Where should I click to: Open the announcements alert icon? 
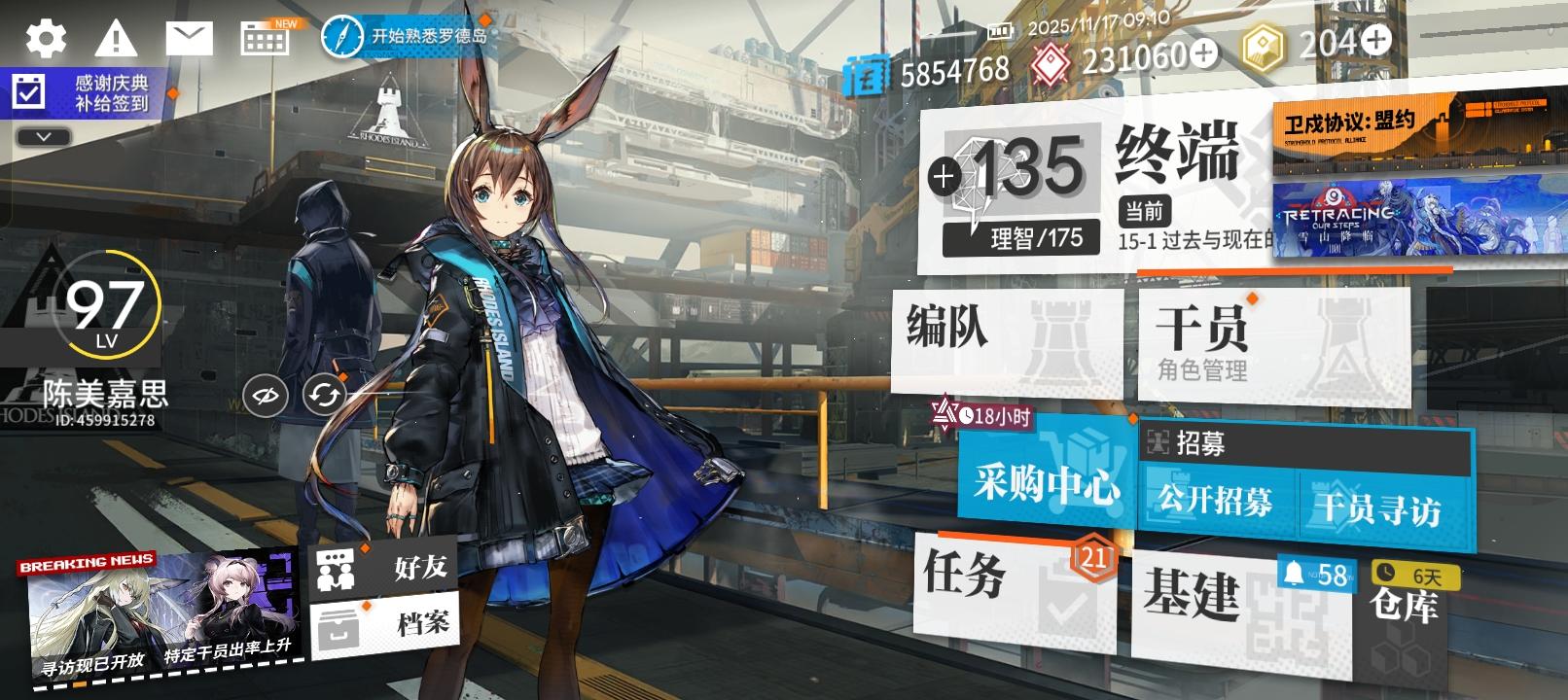[x=115, y=38]
